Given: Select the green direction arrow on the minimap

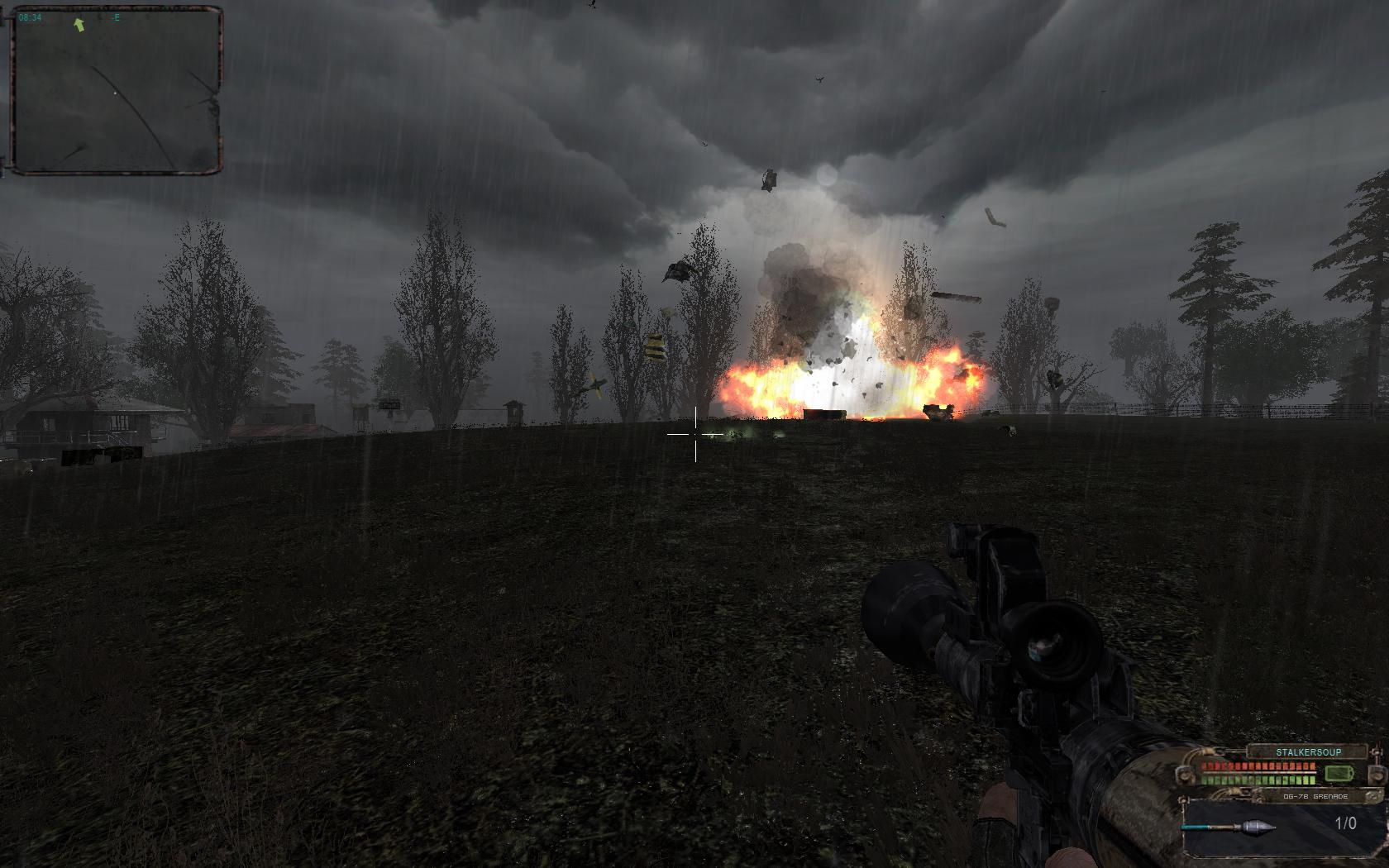Looking at the screenshot, I should pyautogui.click(x=79, y=24).
